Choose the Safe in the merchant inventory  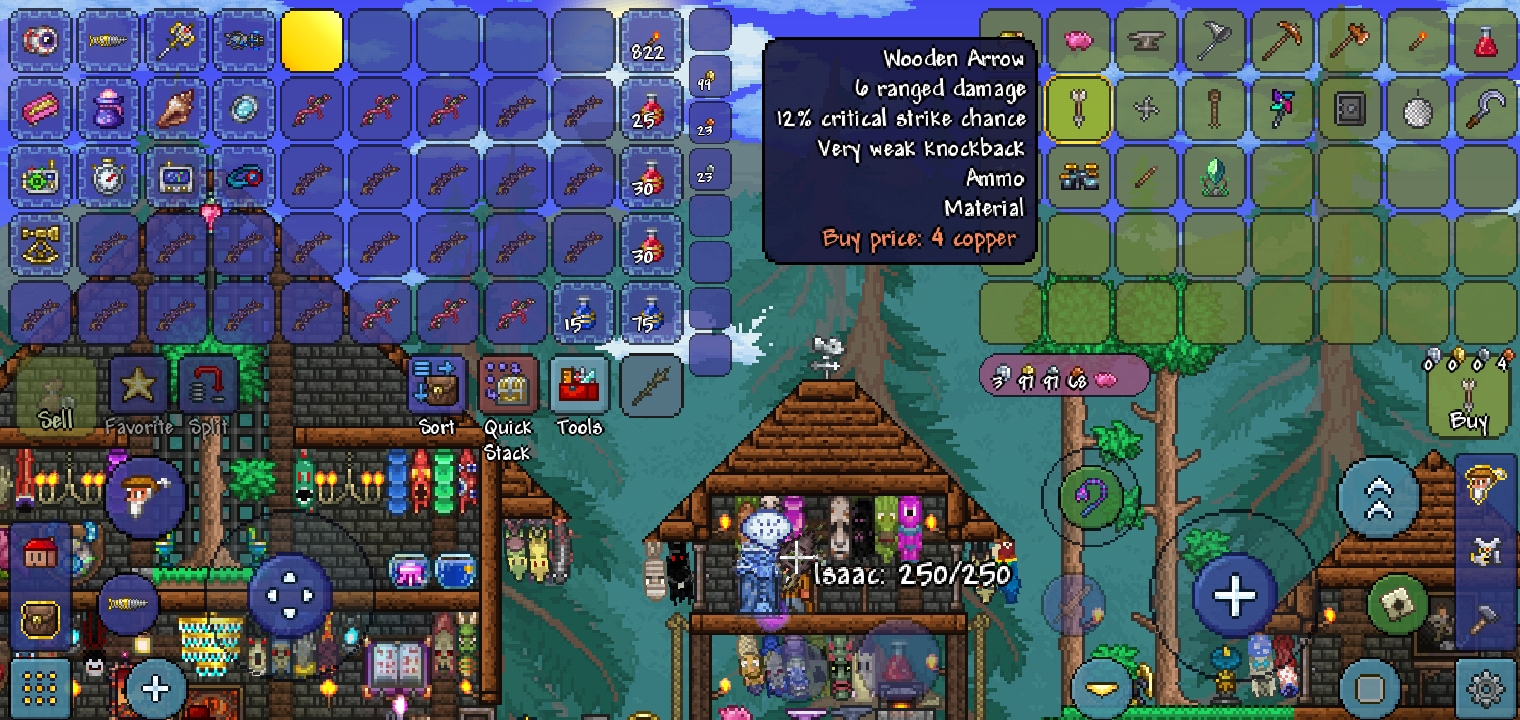(1349, 107)
